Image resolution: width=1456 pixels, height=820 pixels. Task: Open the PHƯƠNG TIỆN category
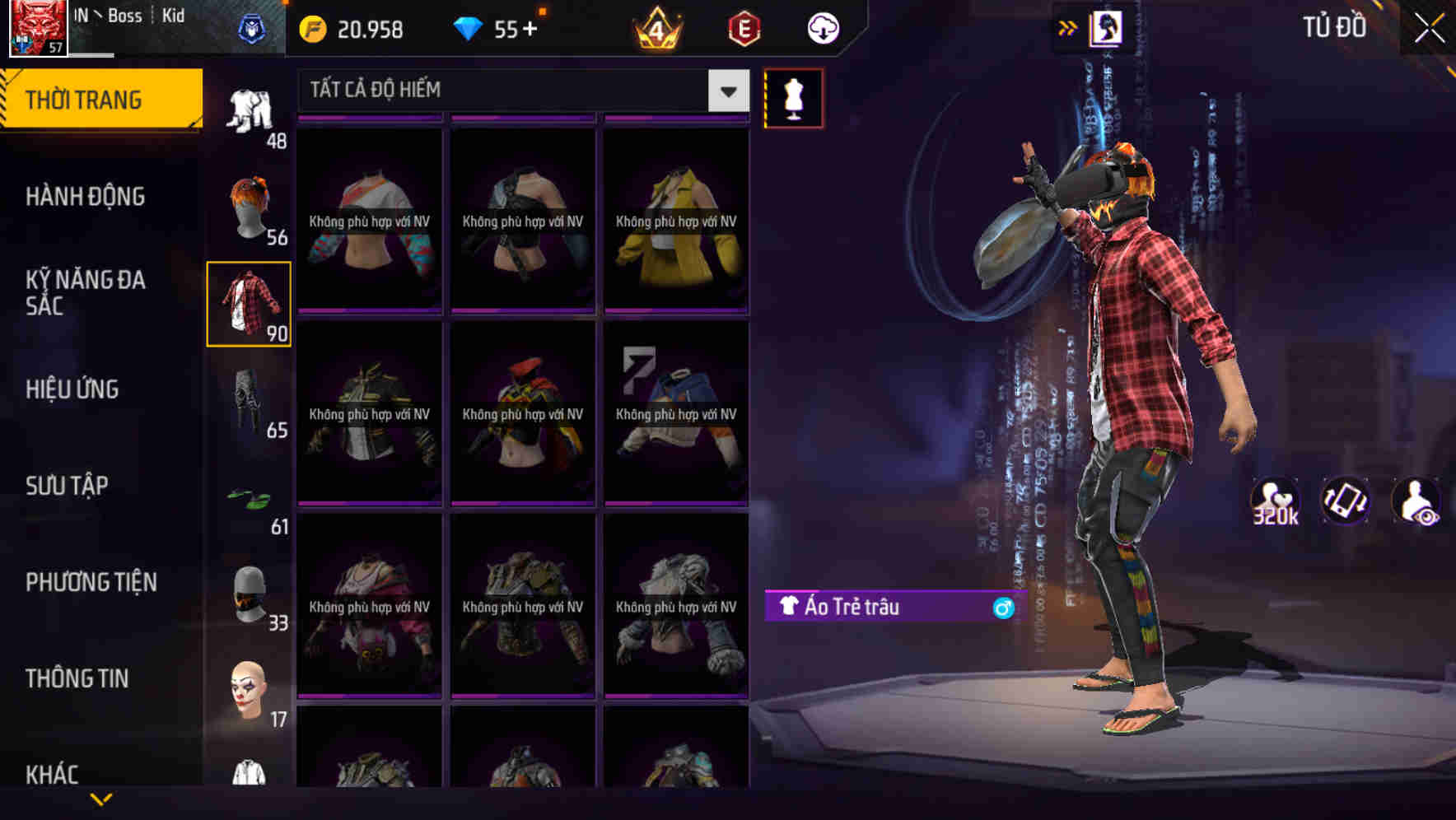(91, 582)
